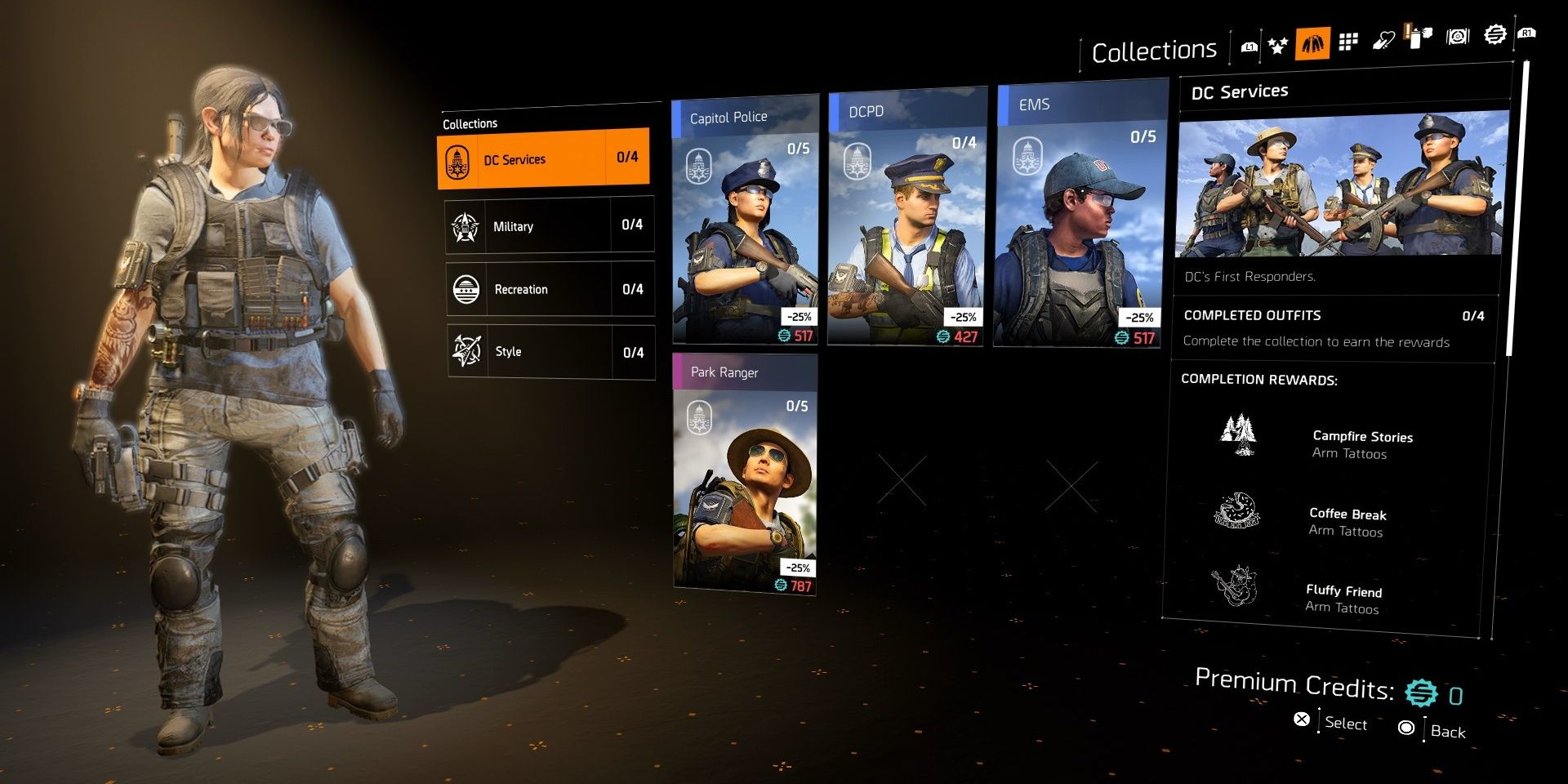Screen dimensions: 1568x784
Task: Select the Capitol Police outfit card
Action: coord(745,220)
